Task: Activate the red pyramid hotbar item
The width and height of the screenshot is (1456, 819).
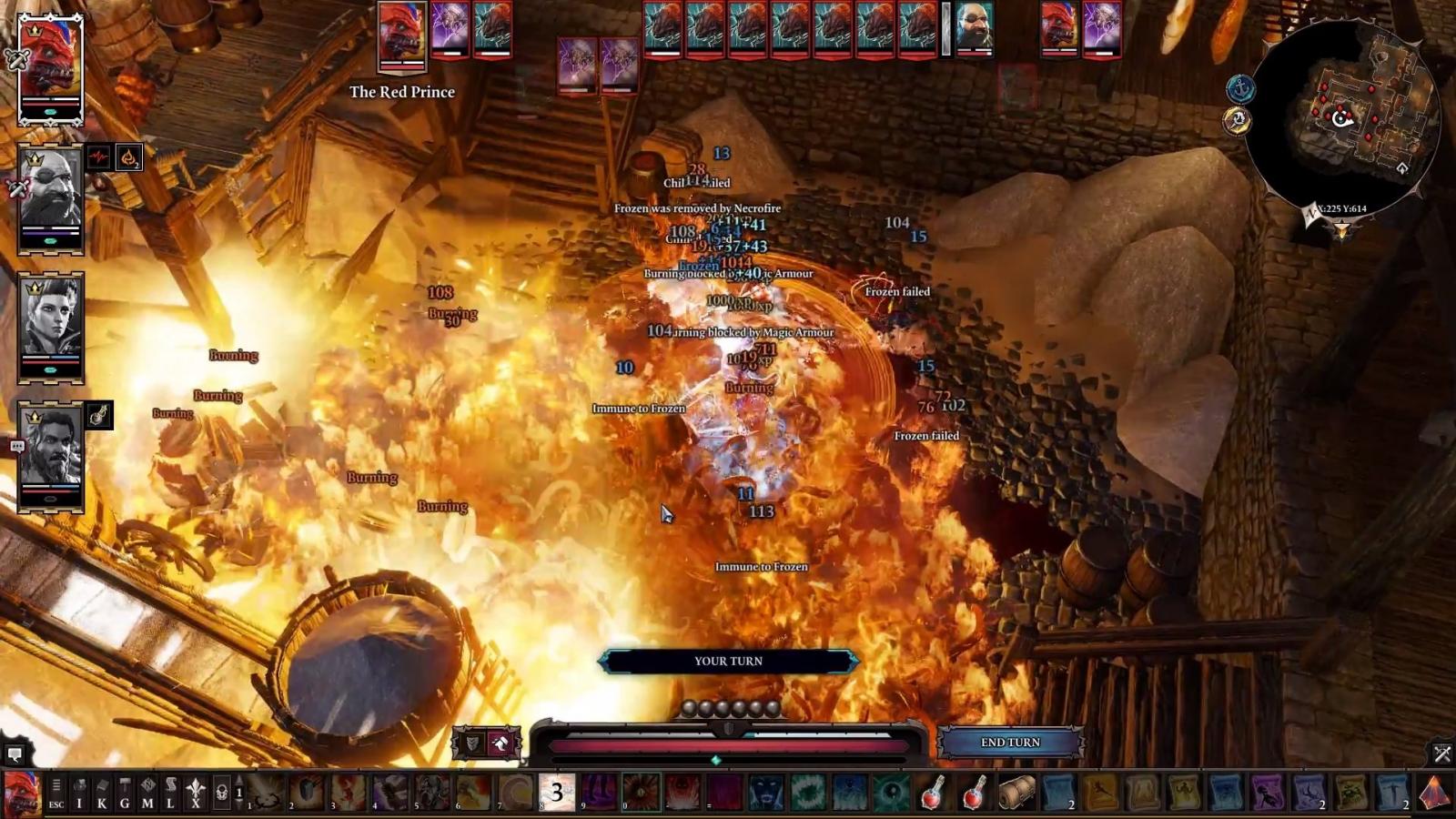Action: 1435,794
